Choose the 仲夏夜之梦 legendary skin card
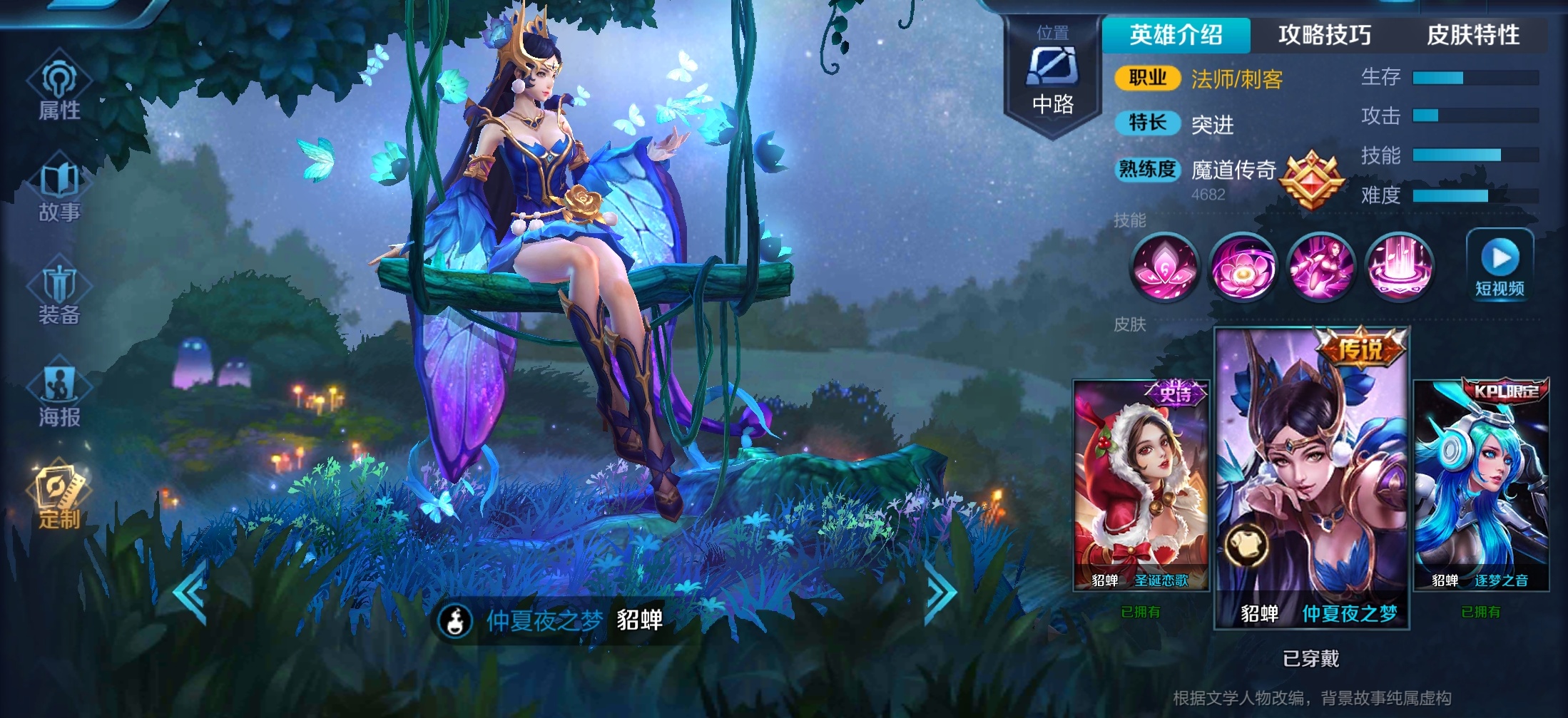The image size is (1568, 718). (1312, 478)
